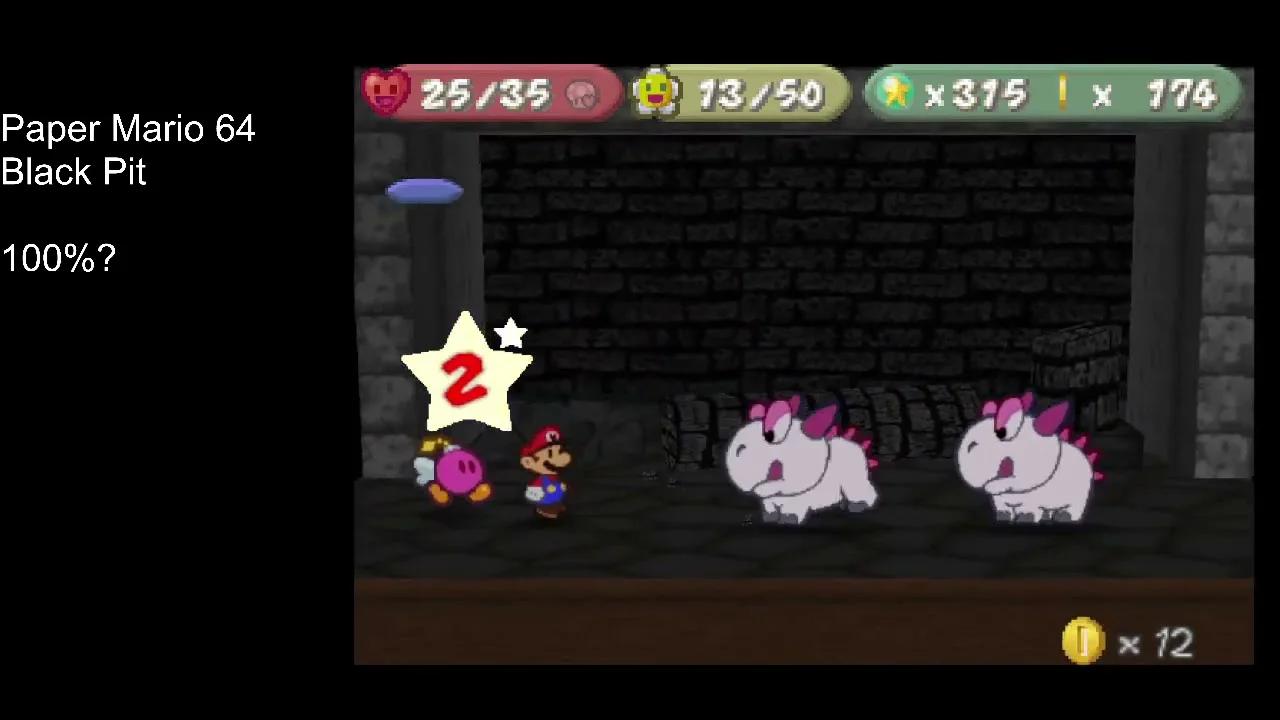Select the 100%? text overlay

pos(57,258)
